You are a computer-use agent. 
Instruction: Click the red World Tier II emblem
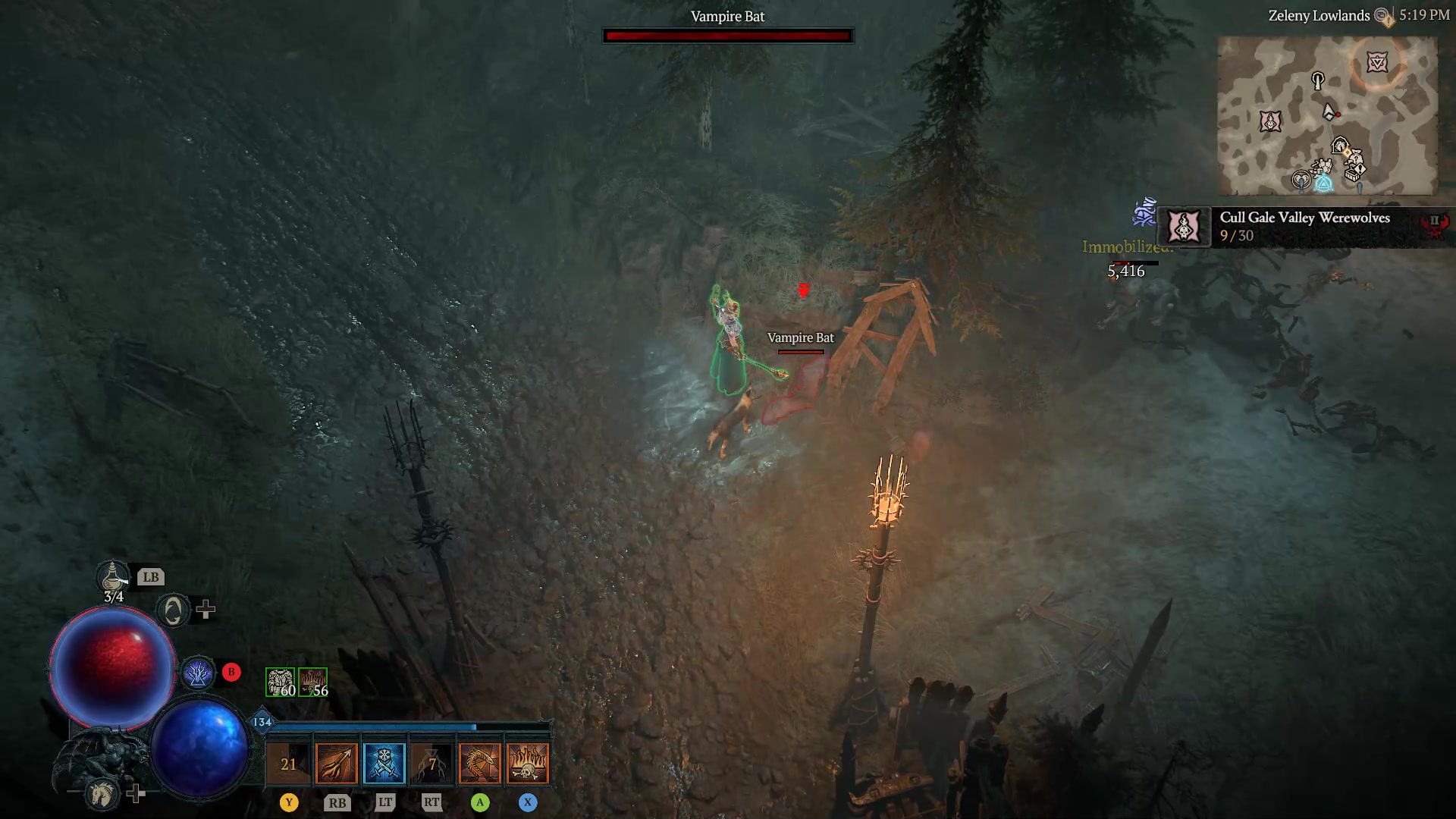pyautogui.click(x=1436, y=222)
